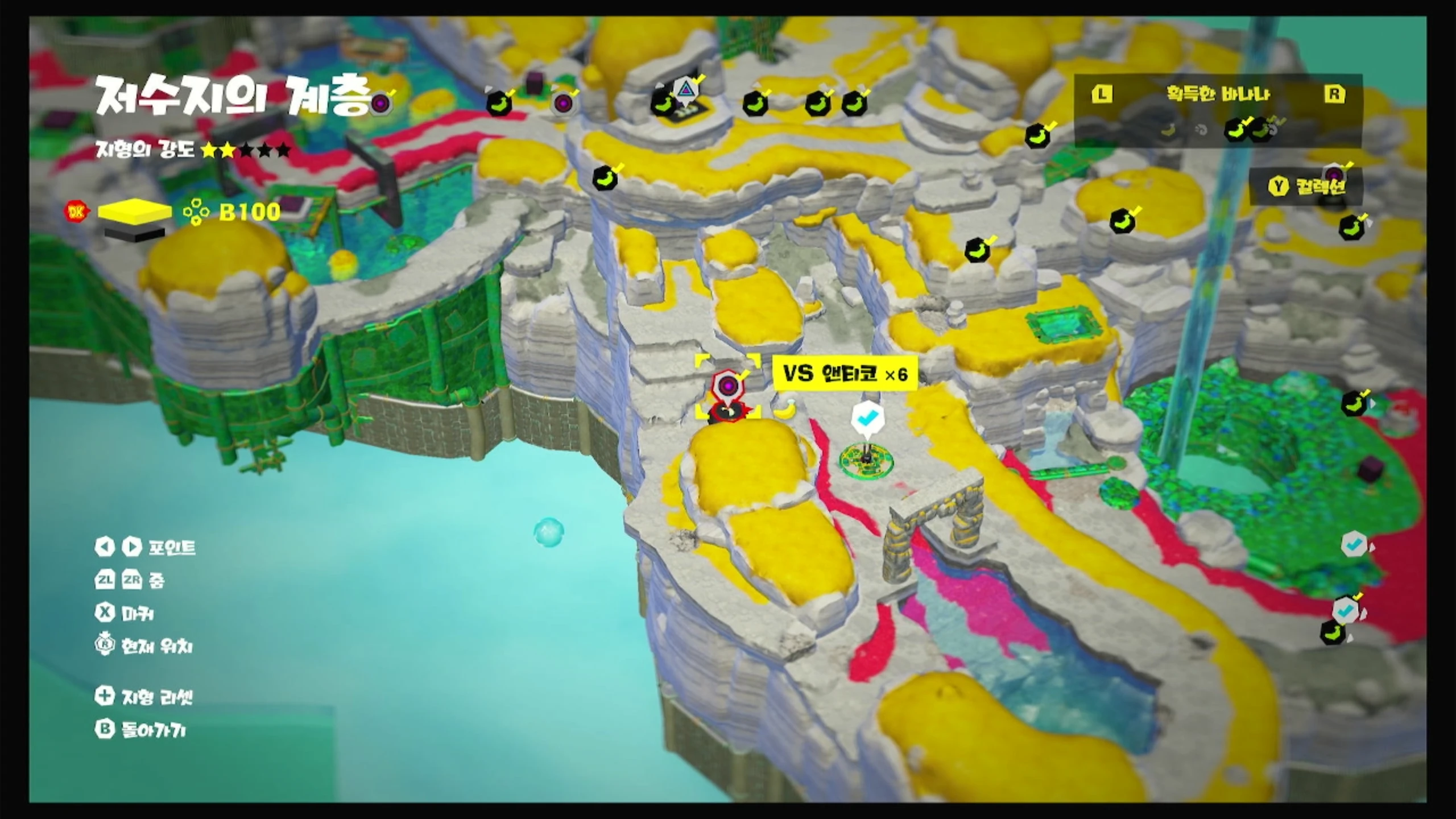Image resolution: width=1456 pixels, height=819 pixels.
Task: Select the purple orb marker beside the layer title
Action: coord(380,104)
